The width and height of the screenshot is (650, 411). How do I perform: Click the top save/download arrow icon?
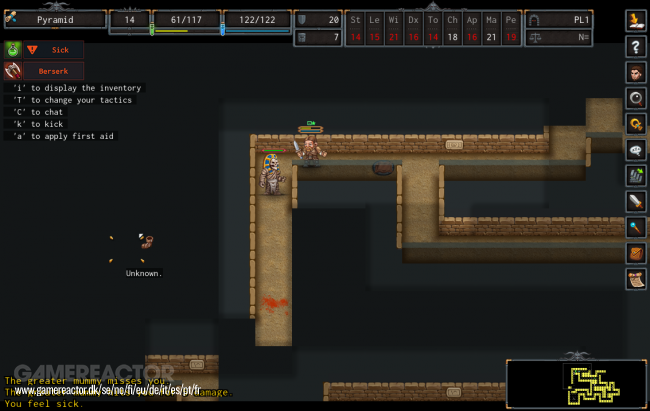pyautogui.click(x=636, y=20)
